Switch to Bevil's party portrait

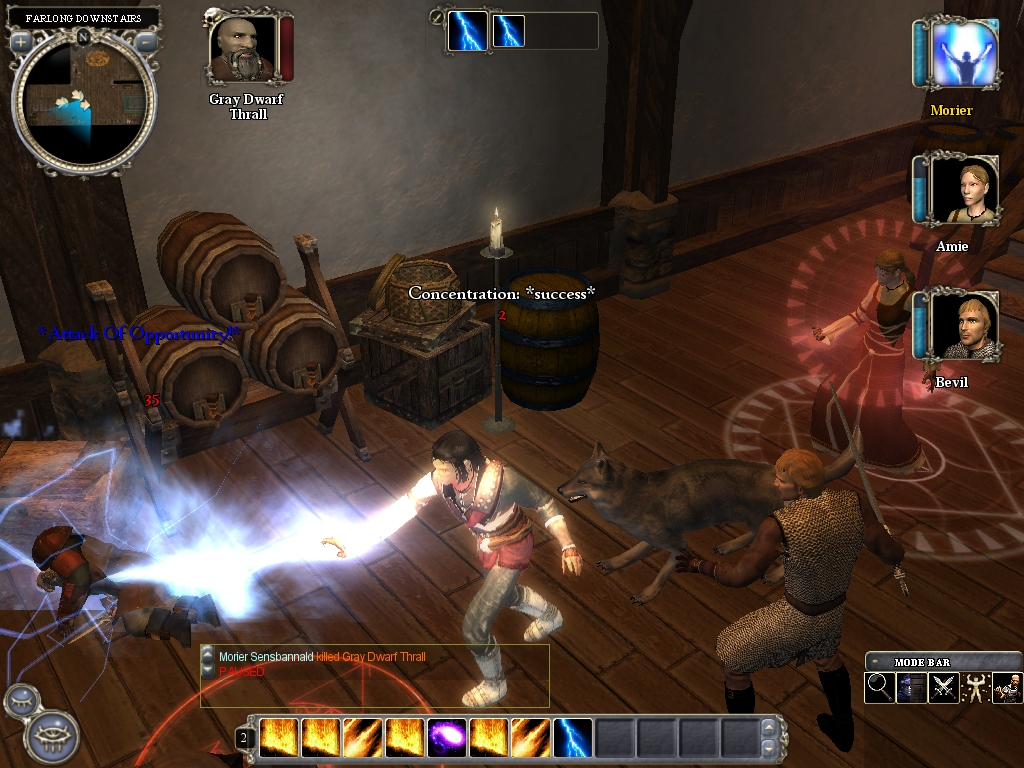[964, 326]
